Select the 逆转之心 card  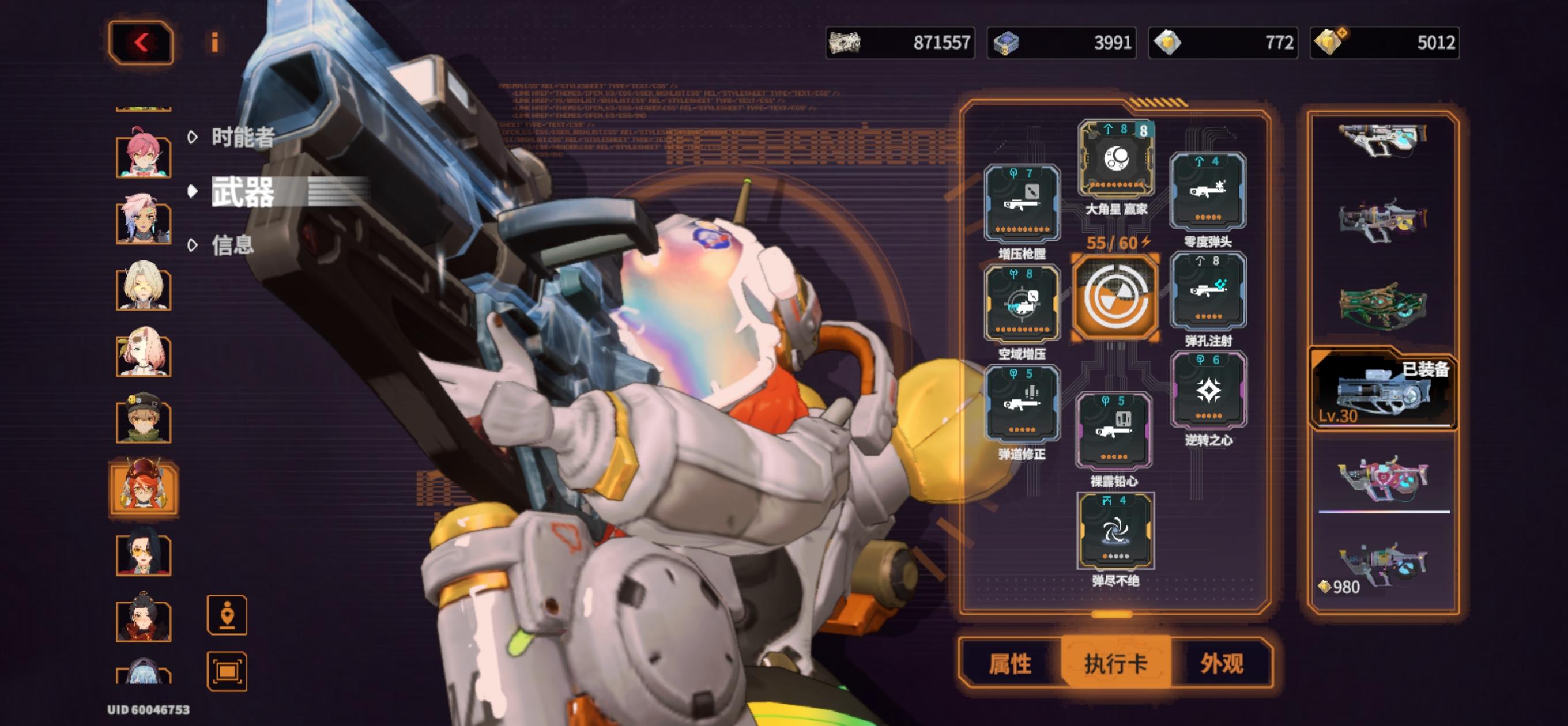click(1208, 391)
